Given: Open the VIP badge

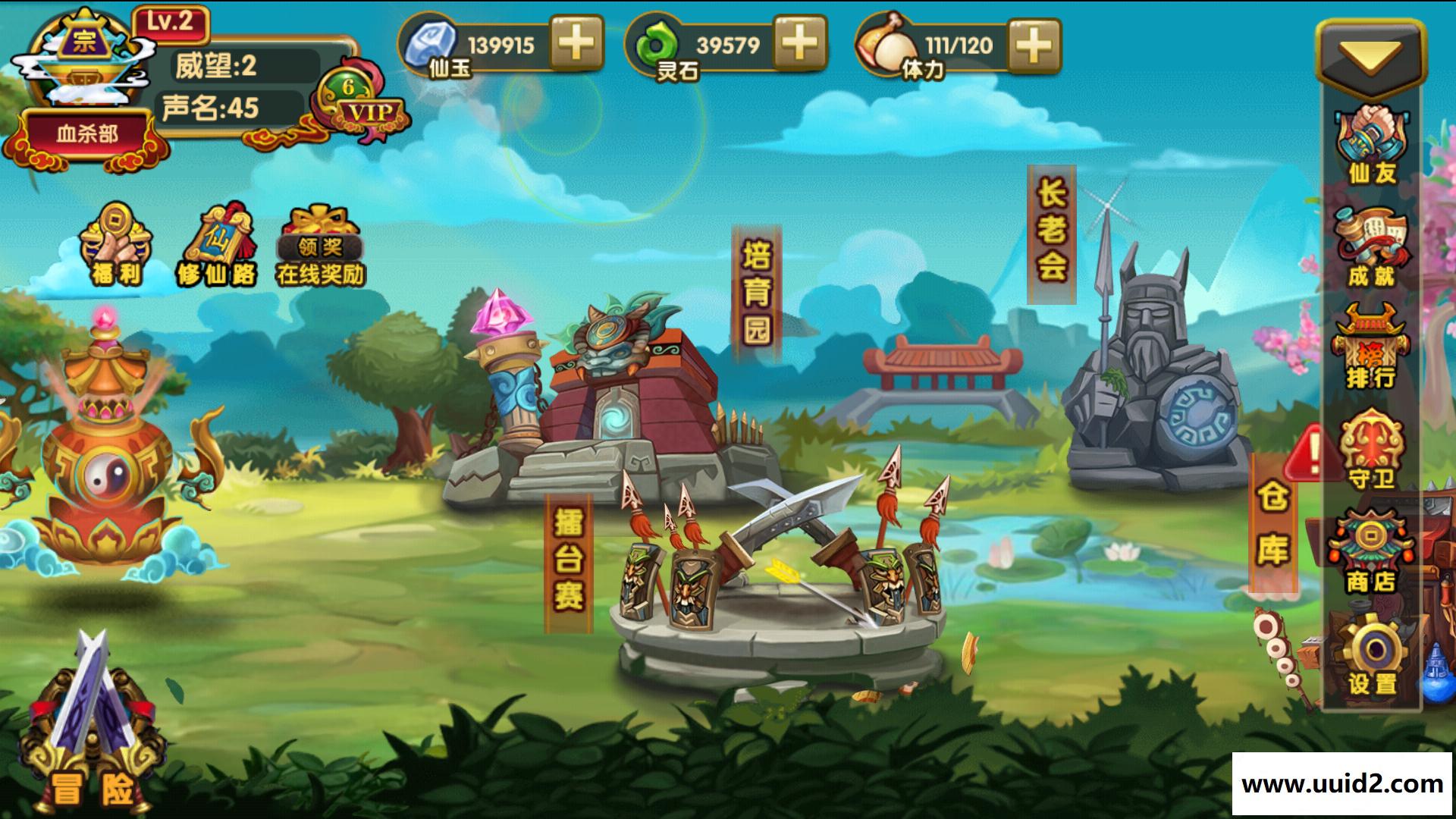Looking at the screenshot, I should [363, 106].
